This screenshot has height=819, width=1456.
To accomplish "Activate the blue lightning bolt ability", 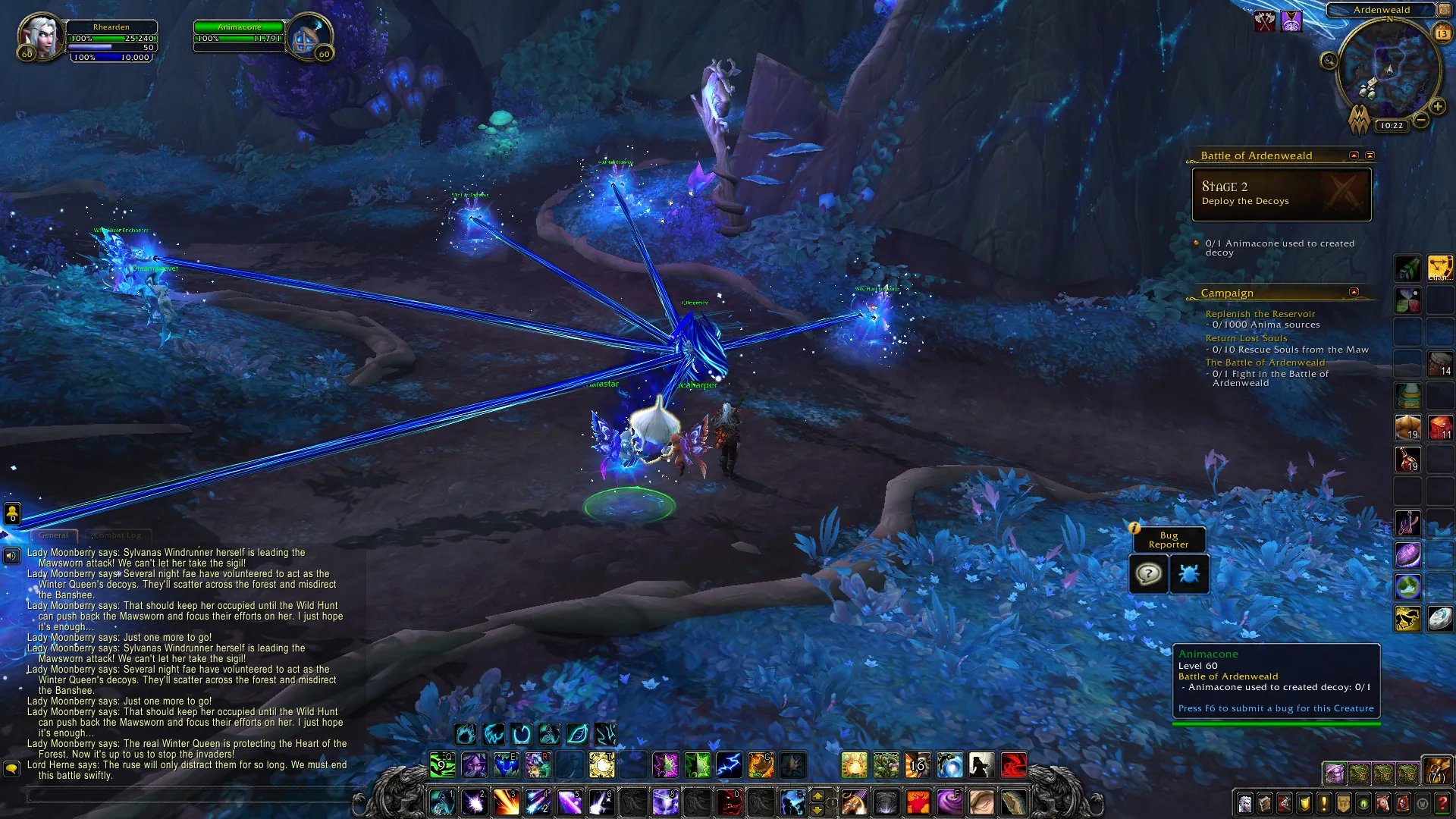I will tap(729, 765).
